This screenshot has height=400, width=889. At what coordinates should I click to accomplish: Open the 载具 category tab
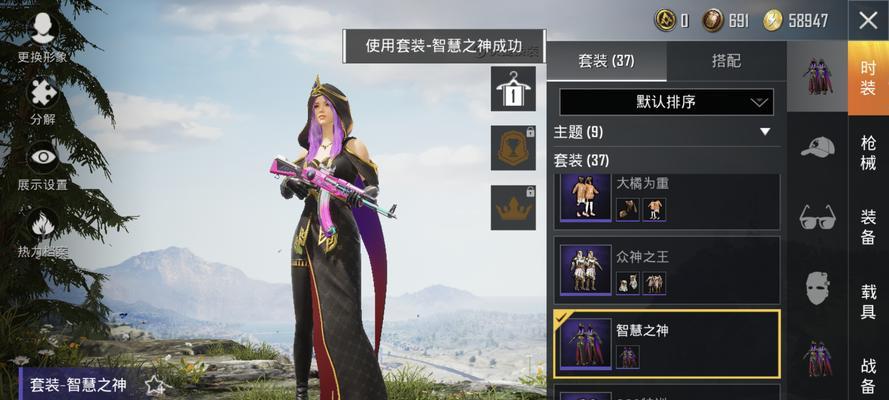868,302
